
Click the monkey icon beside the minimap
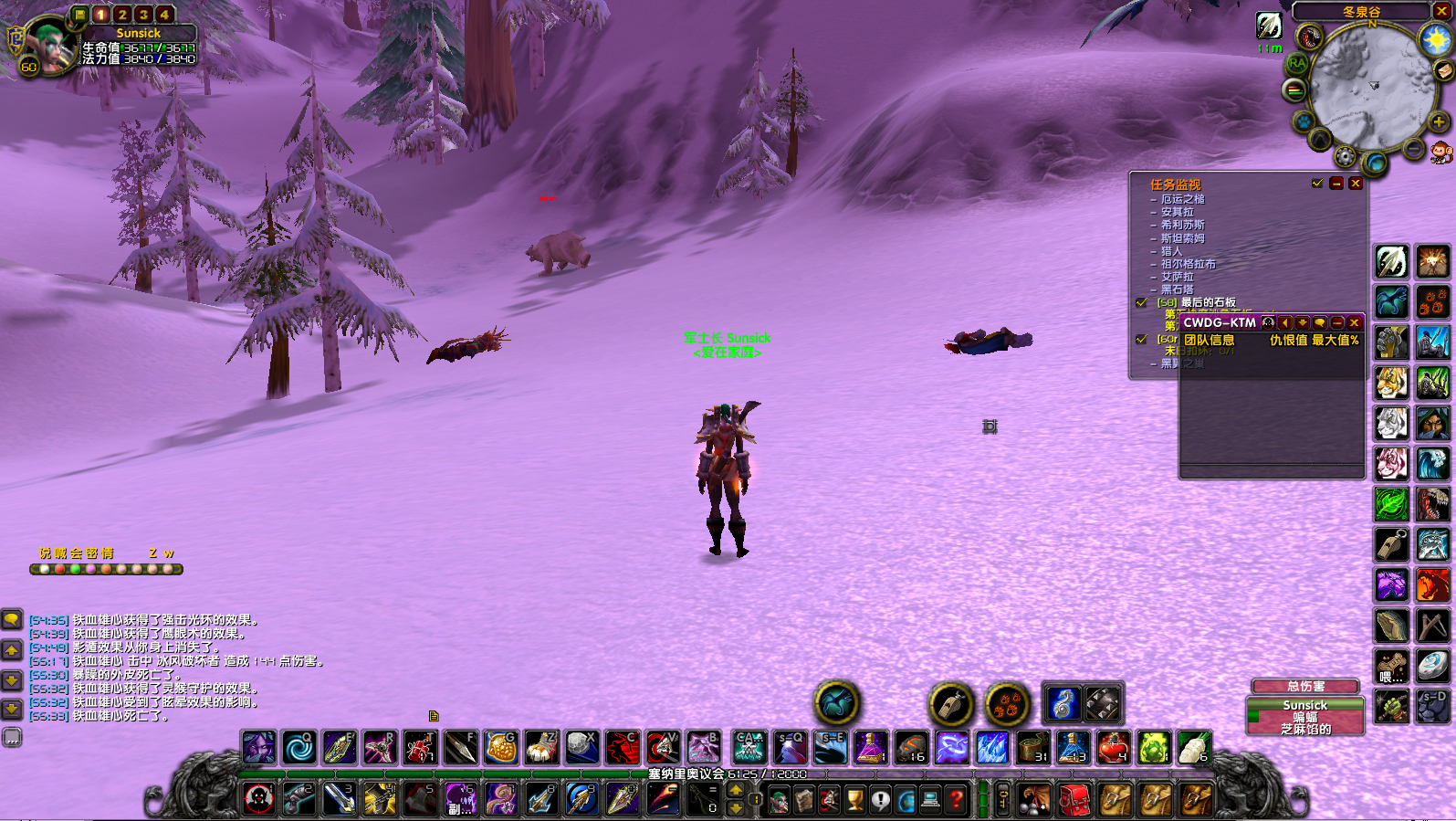pos(1441,153)
